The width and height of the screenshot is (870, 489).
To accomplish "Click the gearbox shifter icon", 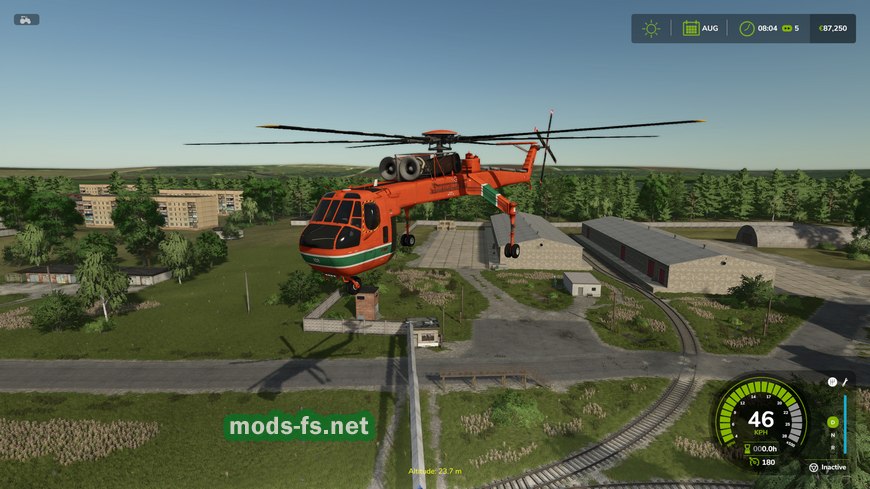I will pyautogui.click(x=832, y=380).
